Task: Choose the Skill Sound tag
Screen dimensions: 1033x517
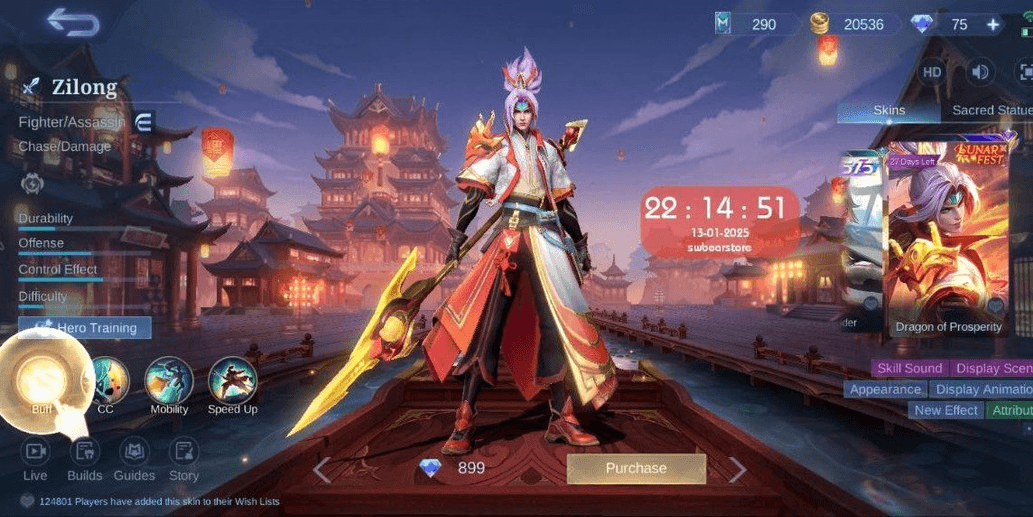Action: tap(909, 368)
